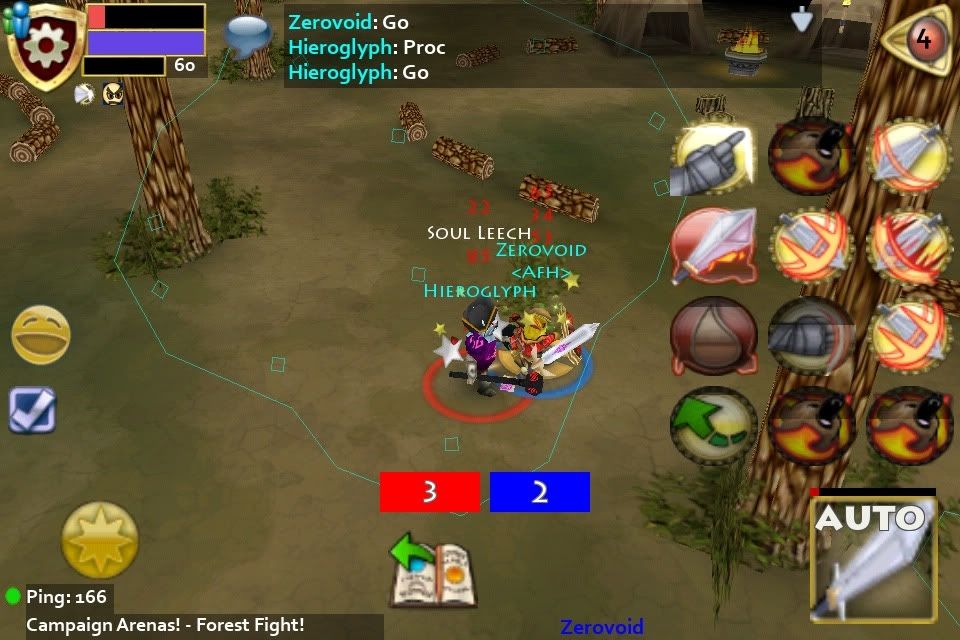
Task: Trigger the armored fist skill on cooldown
Action: pos(810,336)
